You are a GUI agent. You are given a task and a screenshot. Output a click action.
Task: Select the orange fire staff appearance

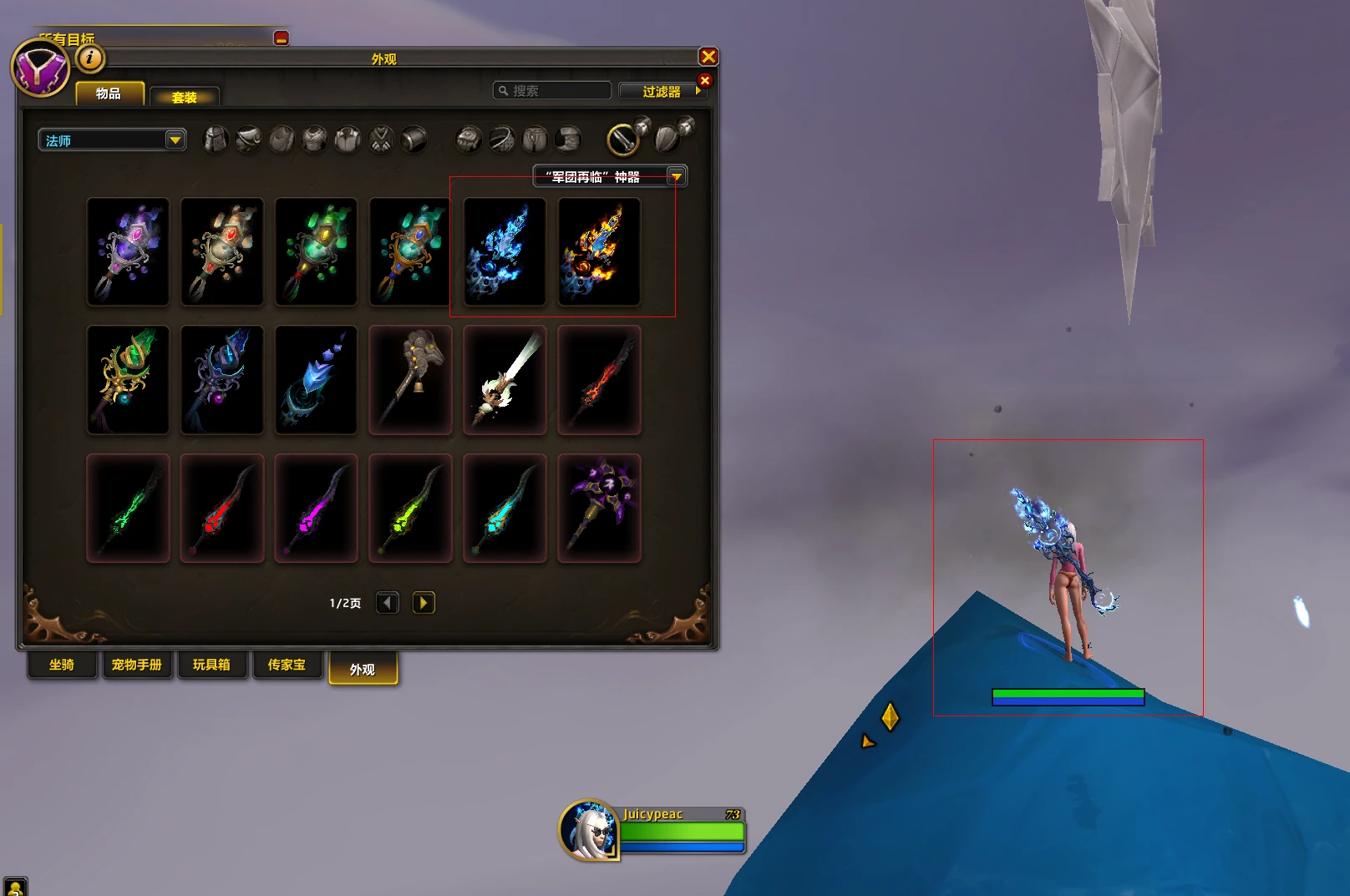(x=599, y=252)
